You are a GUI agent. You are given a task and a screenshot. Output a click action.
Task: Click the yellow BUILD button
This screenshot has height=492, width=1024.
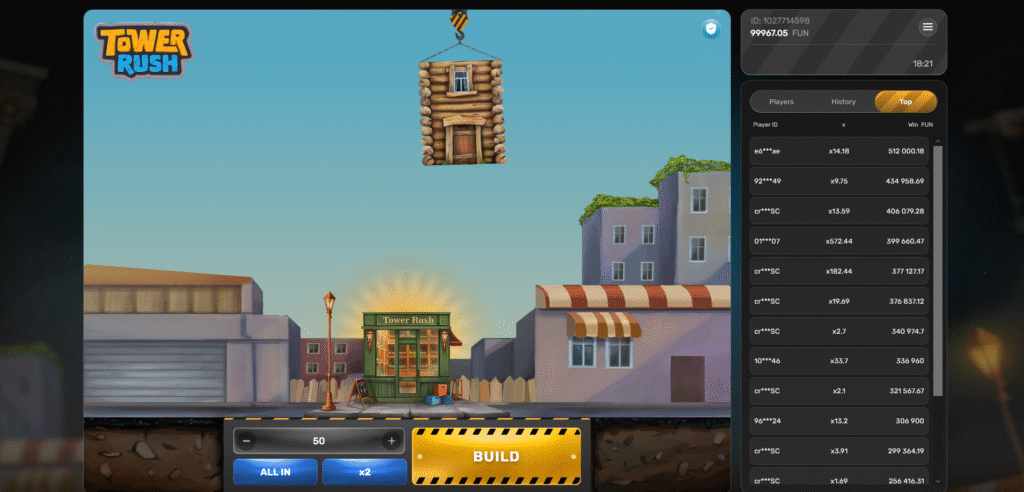(496, 456)
